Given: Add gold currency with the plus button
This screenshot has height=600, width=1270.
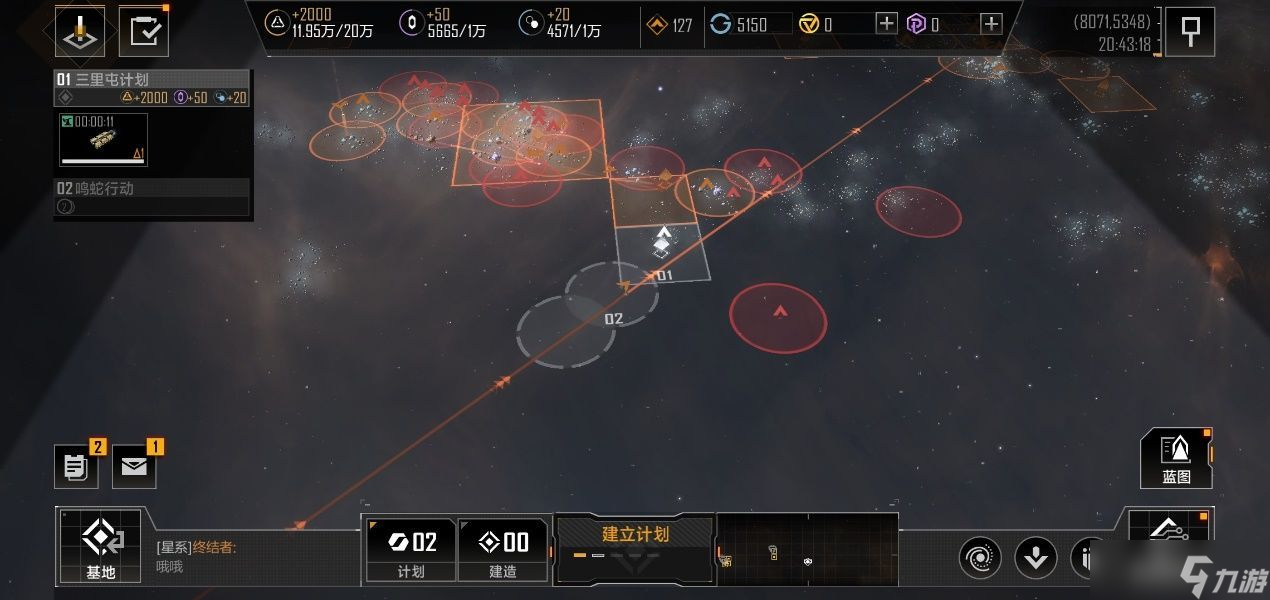Looking at the screenshot, I should click(x=886, y=25).
